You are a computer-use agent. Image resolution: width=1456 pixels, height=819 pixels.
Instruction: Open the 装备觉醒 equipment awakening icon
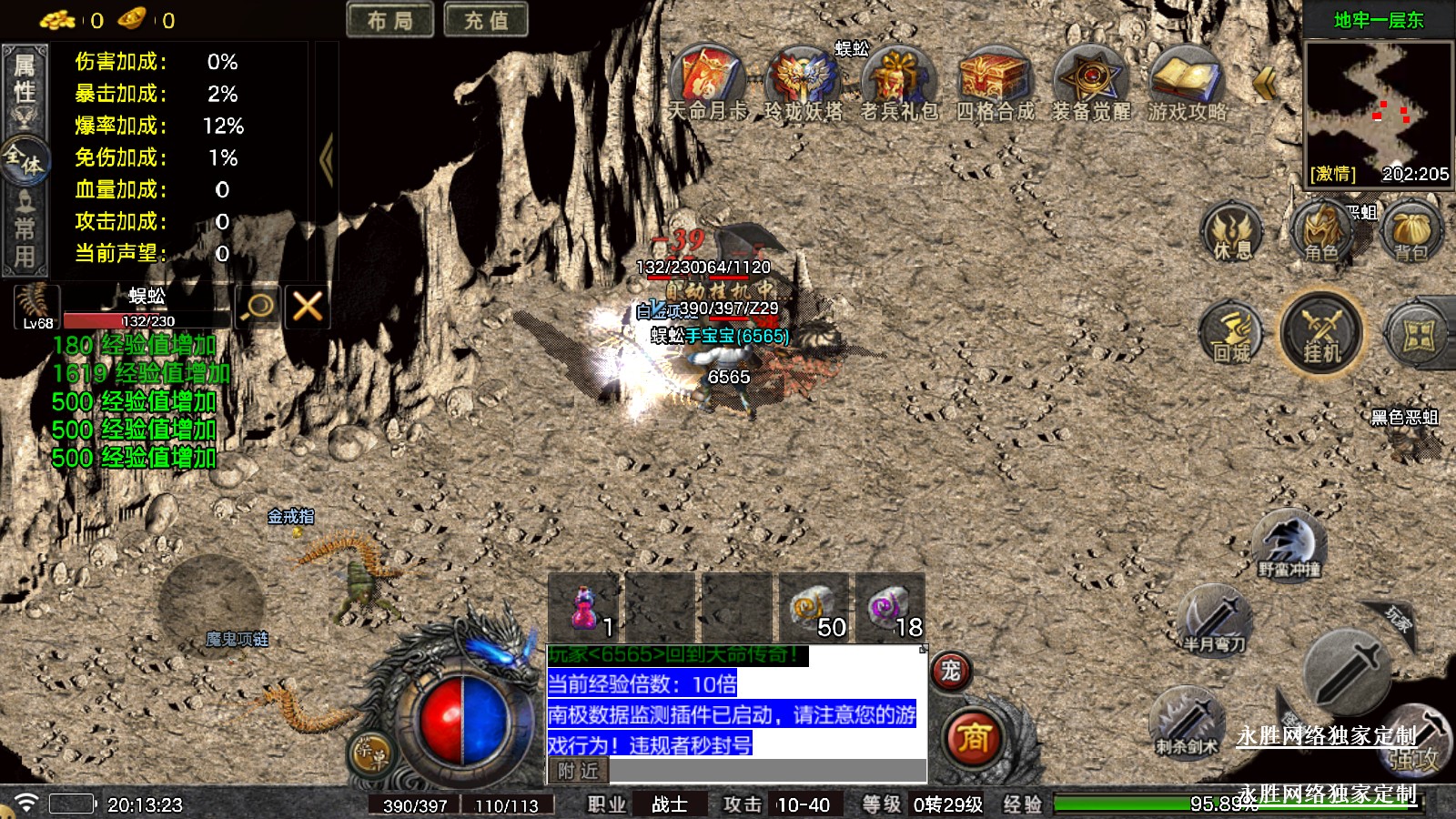1090,77
